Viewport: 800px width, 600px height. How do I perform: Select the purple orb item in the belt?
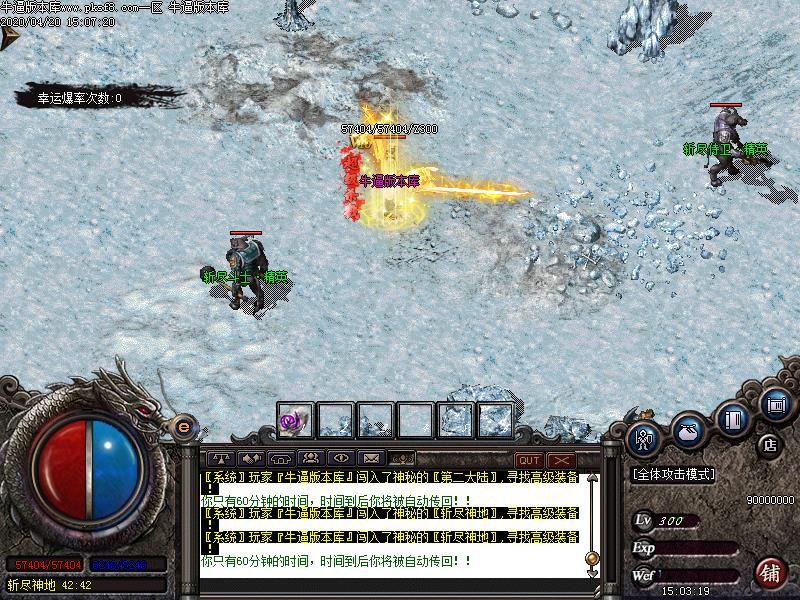tap(295, 421)
